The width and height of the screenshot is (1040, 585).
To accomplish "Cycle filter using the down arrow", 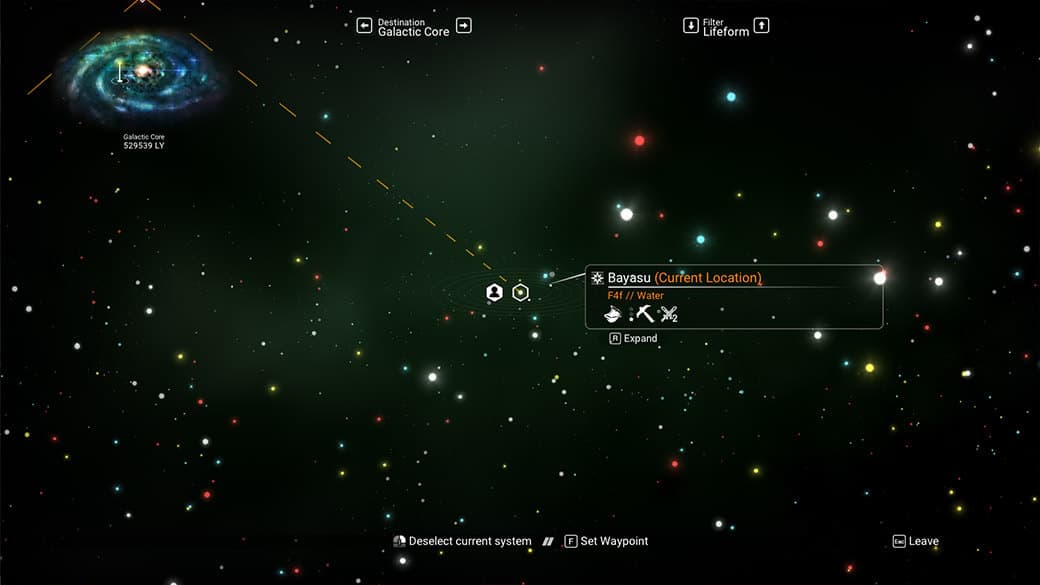I will 690,26.
